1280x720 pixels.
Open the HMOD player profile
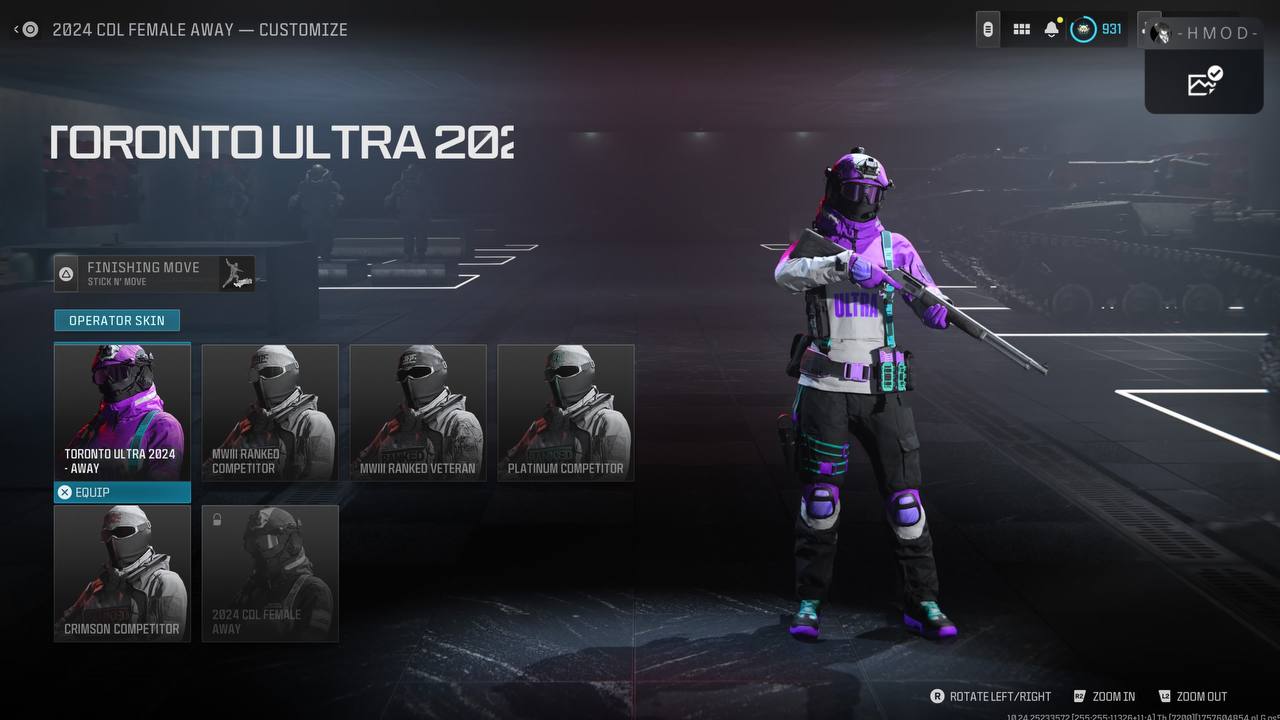point(1205,33)
